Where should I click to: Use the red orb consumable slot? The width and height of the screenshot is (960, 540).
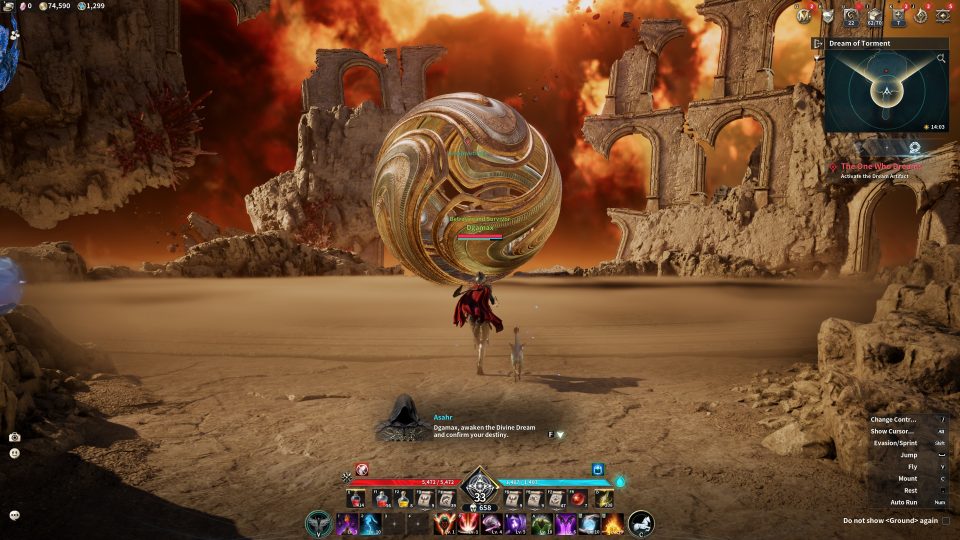click(578, 498)
